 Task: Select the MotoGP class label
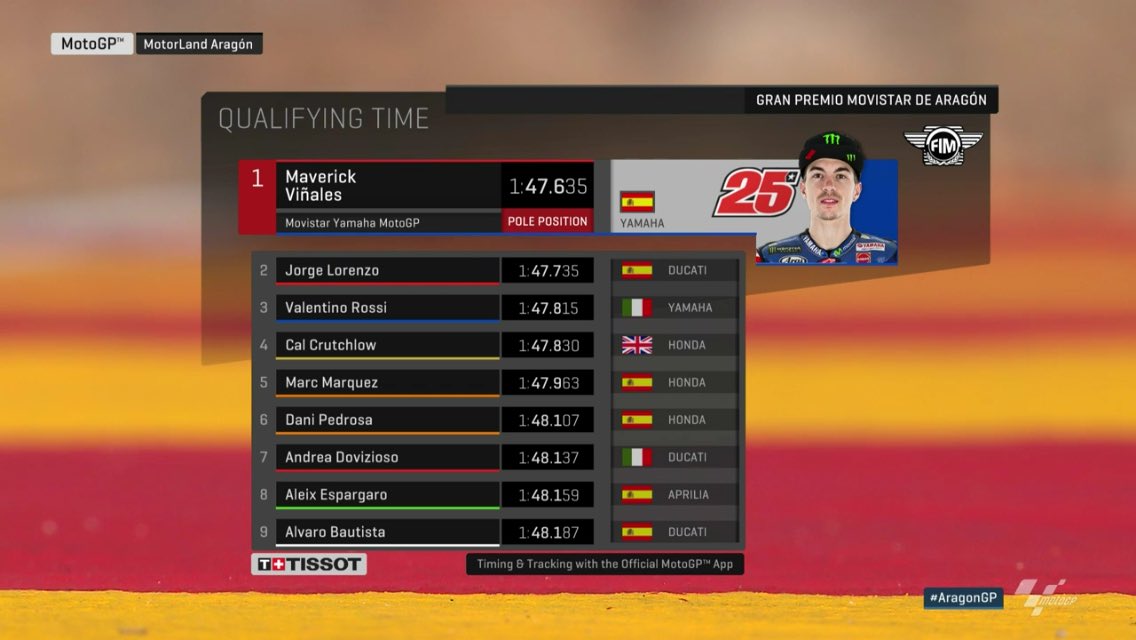pyautogui.click(x=92, y=44)
